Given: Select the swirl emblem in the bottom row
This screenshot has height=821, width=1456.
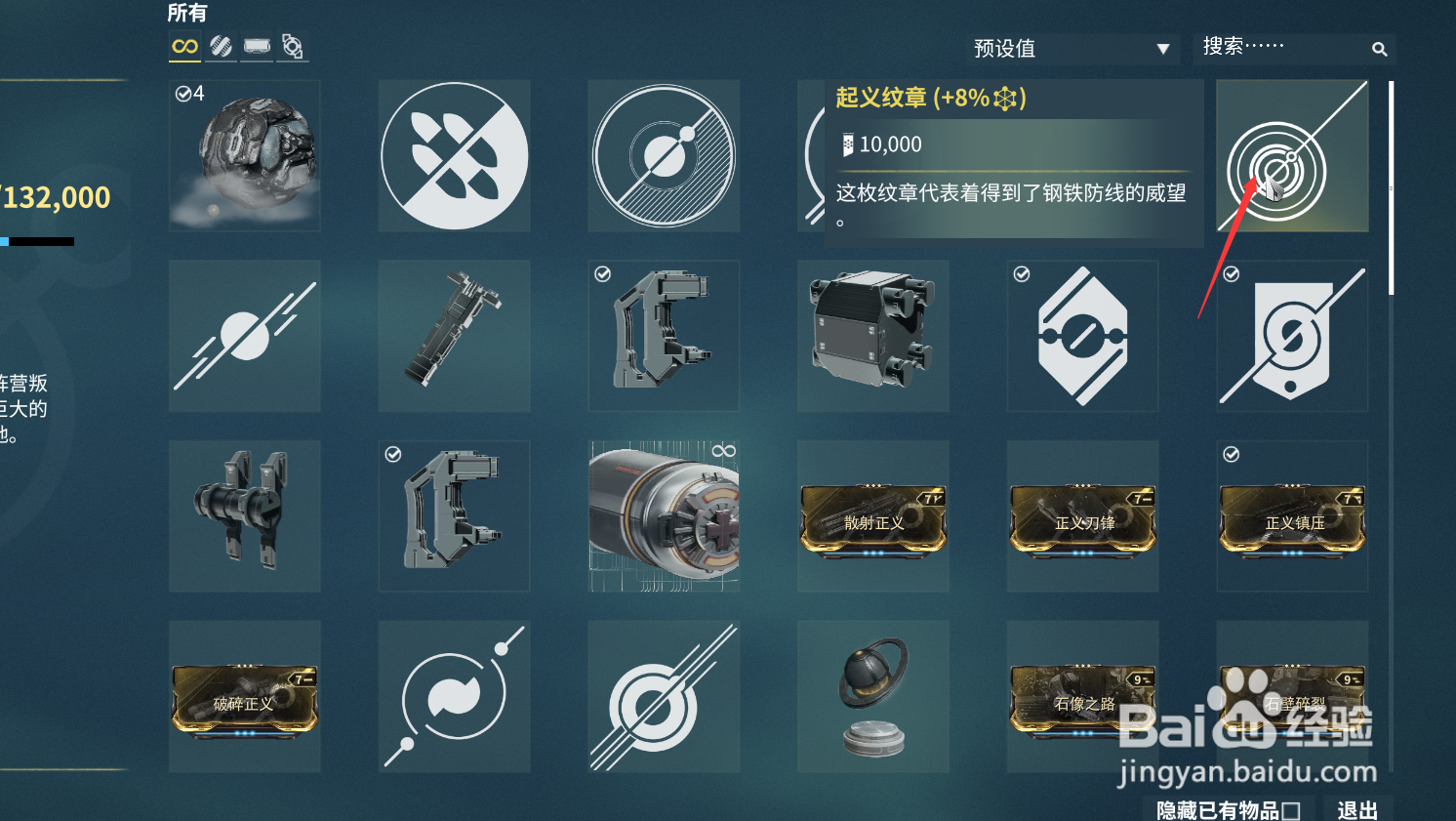Looking at the screenshot, I should [x=454, y=696].
